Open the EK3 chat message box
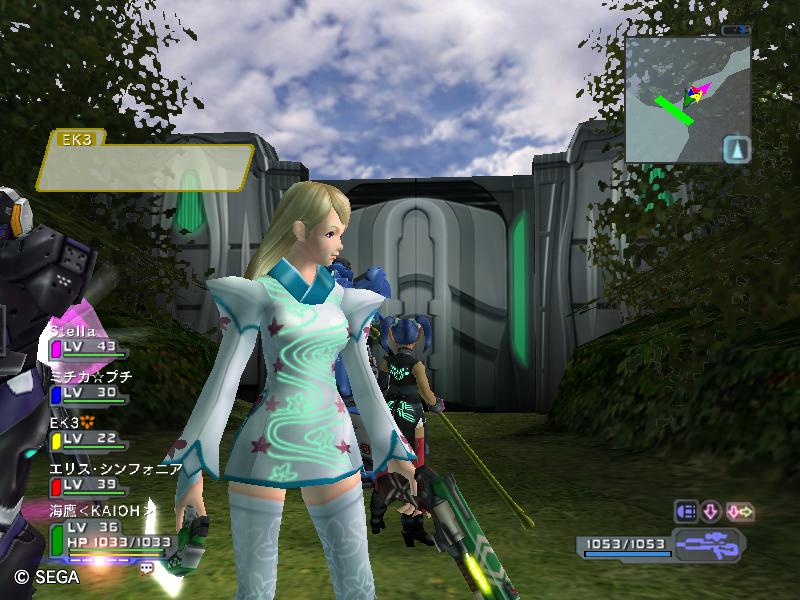The height and width of the screenshot is (600, 800). click(x=146, y=166)
